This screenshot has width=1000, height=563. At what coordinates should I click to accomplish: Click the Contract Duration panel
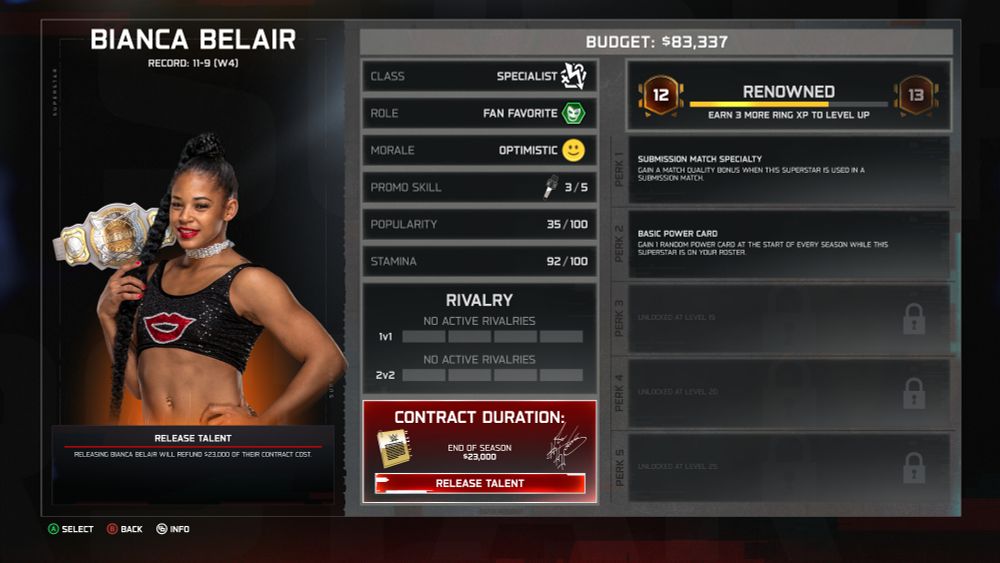coord(479,440)
